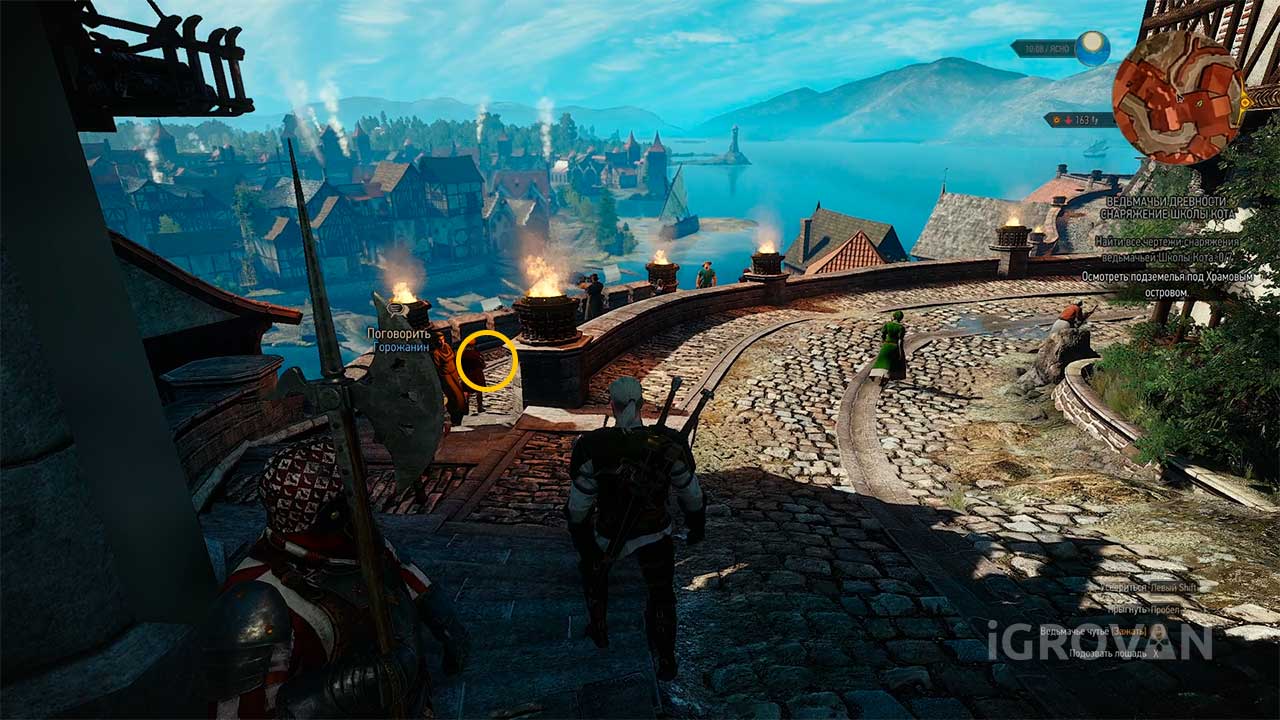Choose the Поговорить prompt for Горожанин
Screen dimensions: 1280x720
399,333
